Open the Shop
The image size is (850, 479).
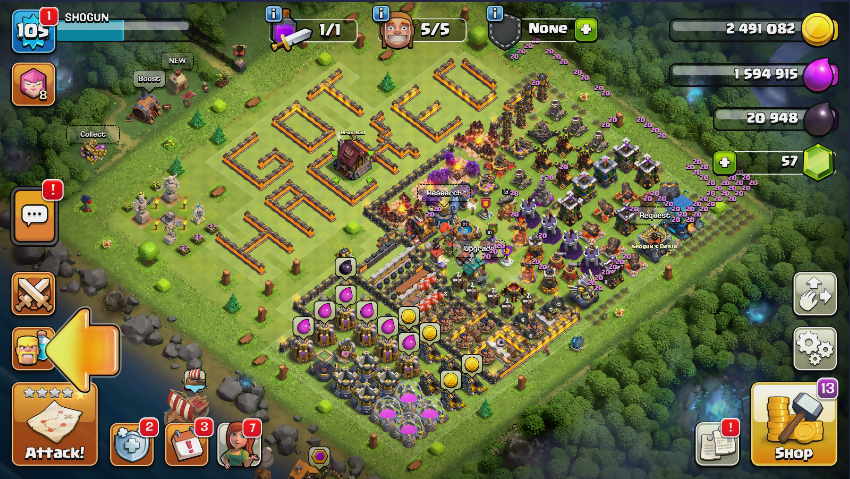click(793, 424)
